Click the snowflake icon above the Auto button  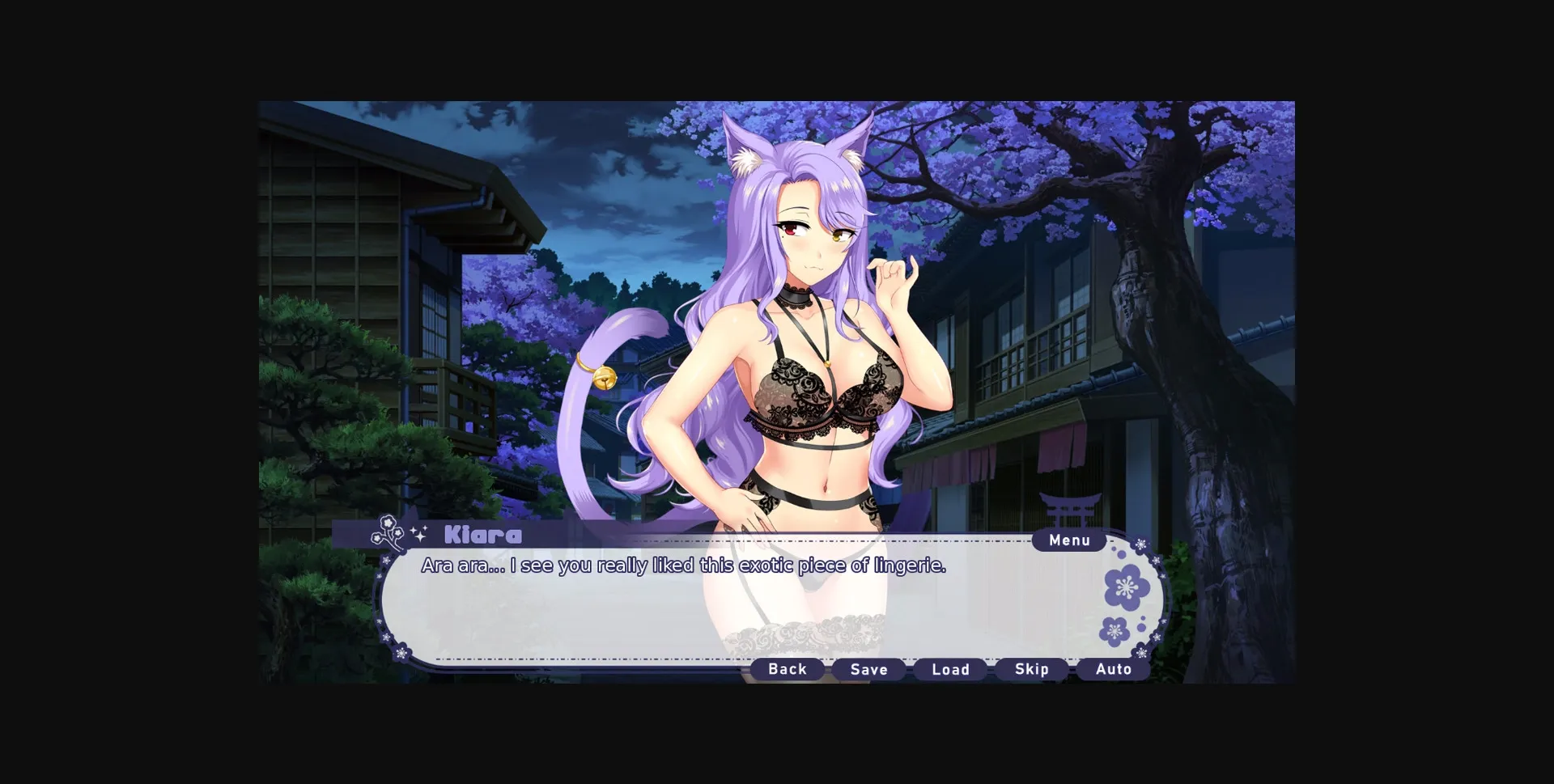coord(1141,653)
